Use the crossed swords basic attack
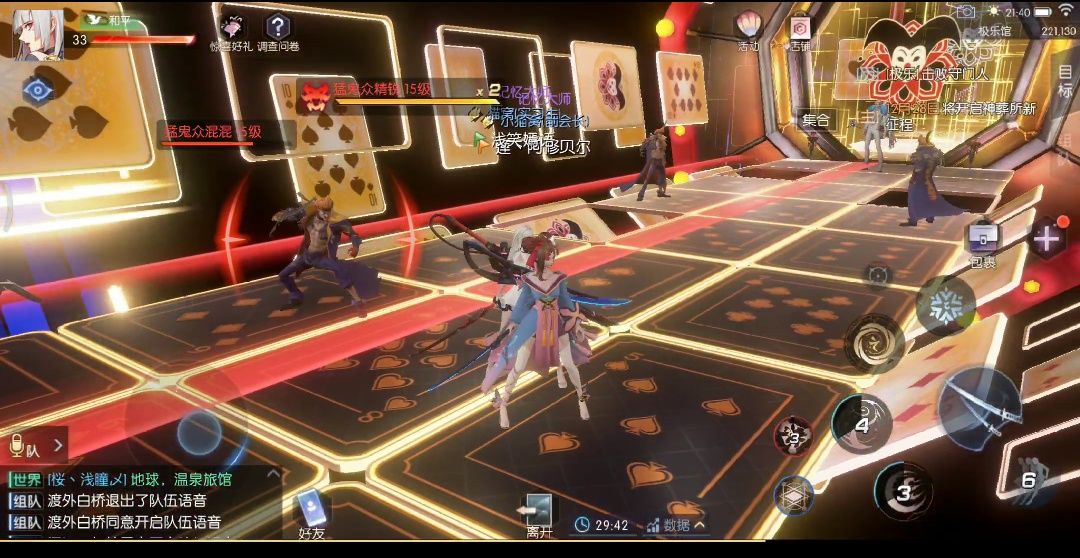The height and width of the screenshot is (558, 1080). (x=978, y=405)
